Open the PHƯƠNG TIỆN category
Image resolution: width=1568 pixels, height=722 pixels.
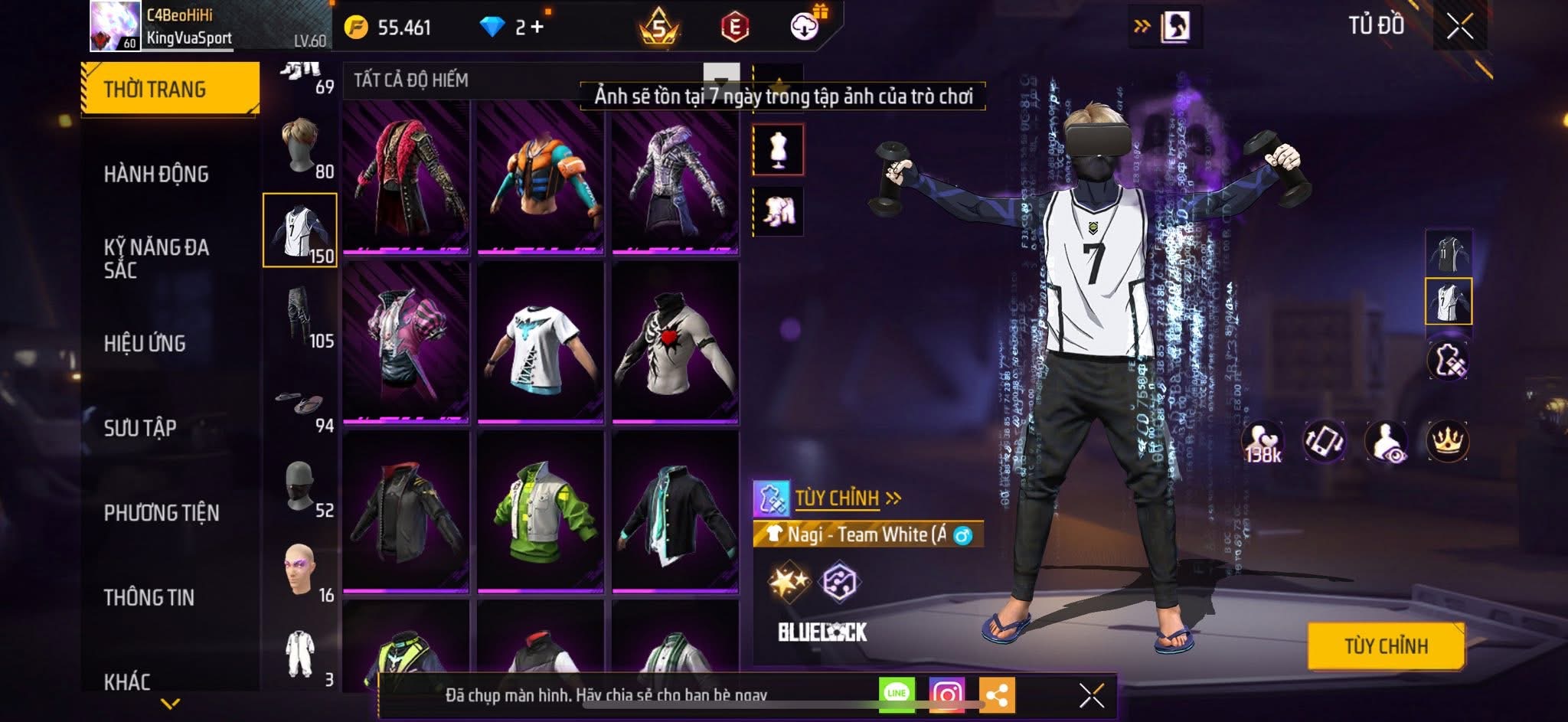coord(162,513)
